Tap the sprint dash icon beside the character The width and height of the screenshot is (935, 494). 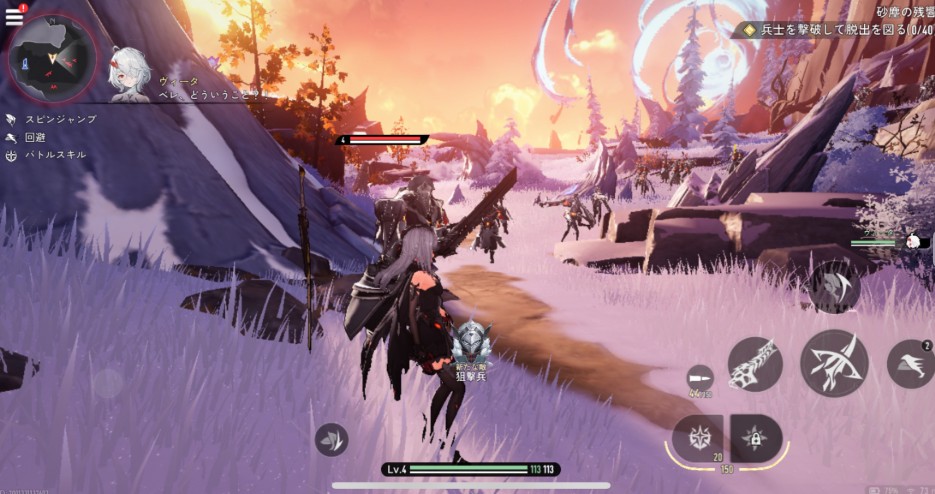pyautogui.click(x=331, y=439)
